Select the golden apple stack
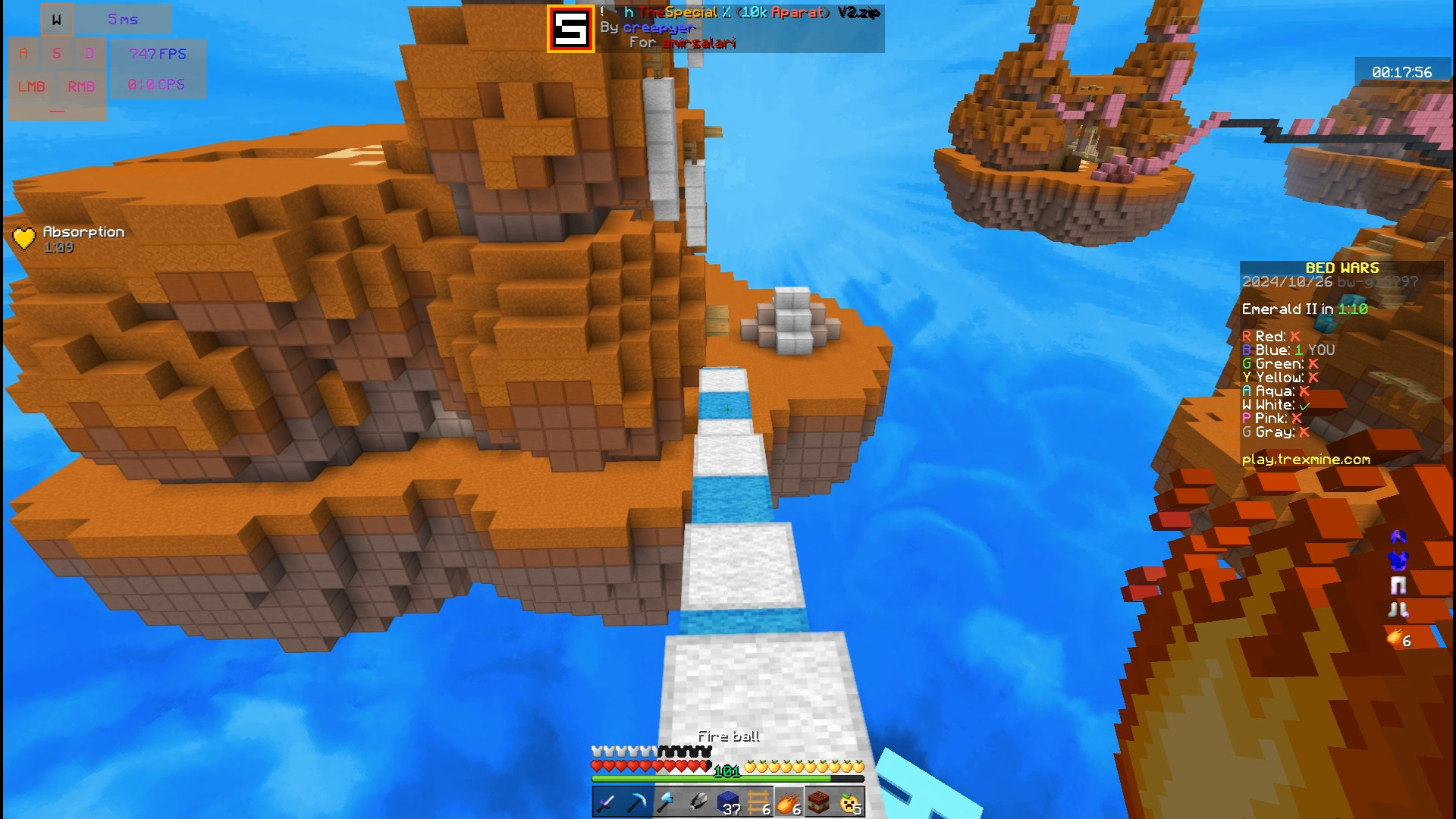Screen dimensions: 1456x819 click(850, 802)
